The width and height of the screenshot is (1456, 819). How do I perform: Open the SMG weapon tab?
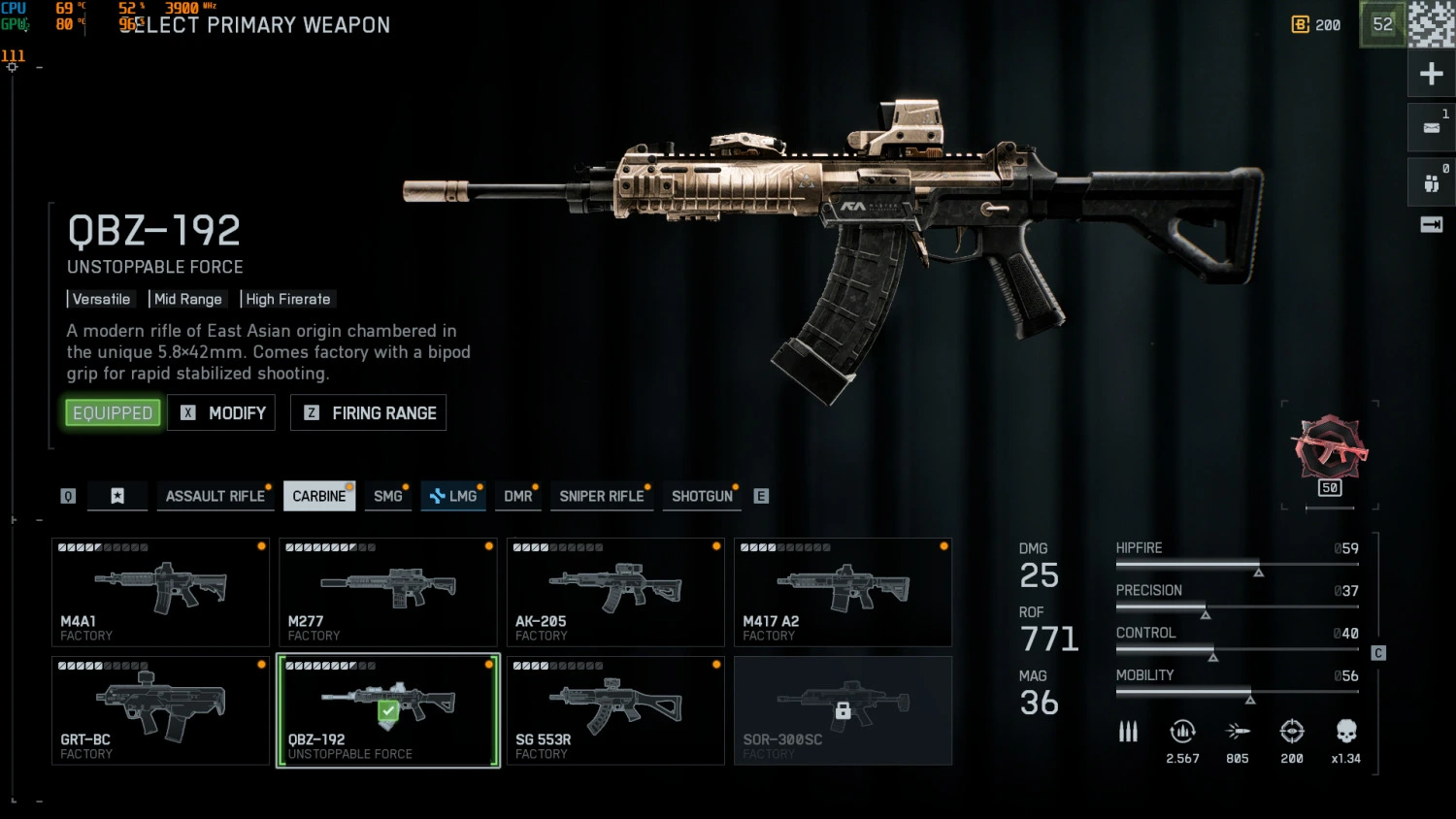coord(388,496)
